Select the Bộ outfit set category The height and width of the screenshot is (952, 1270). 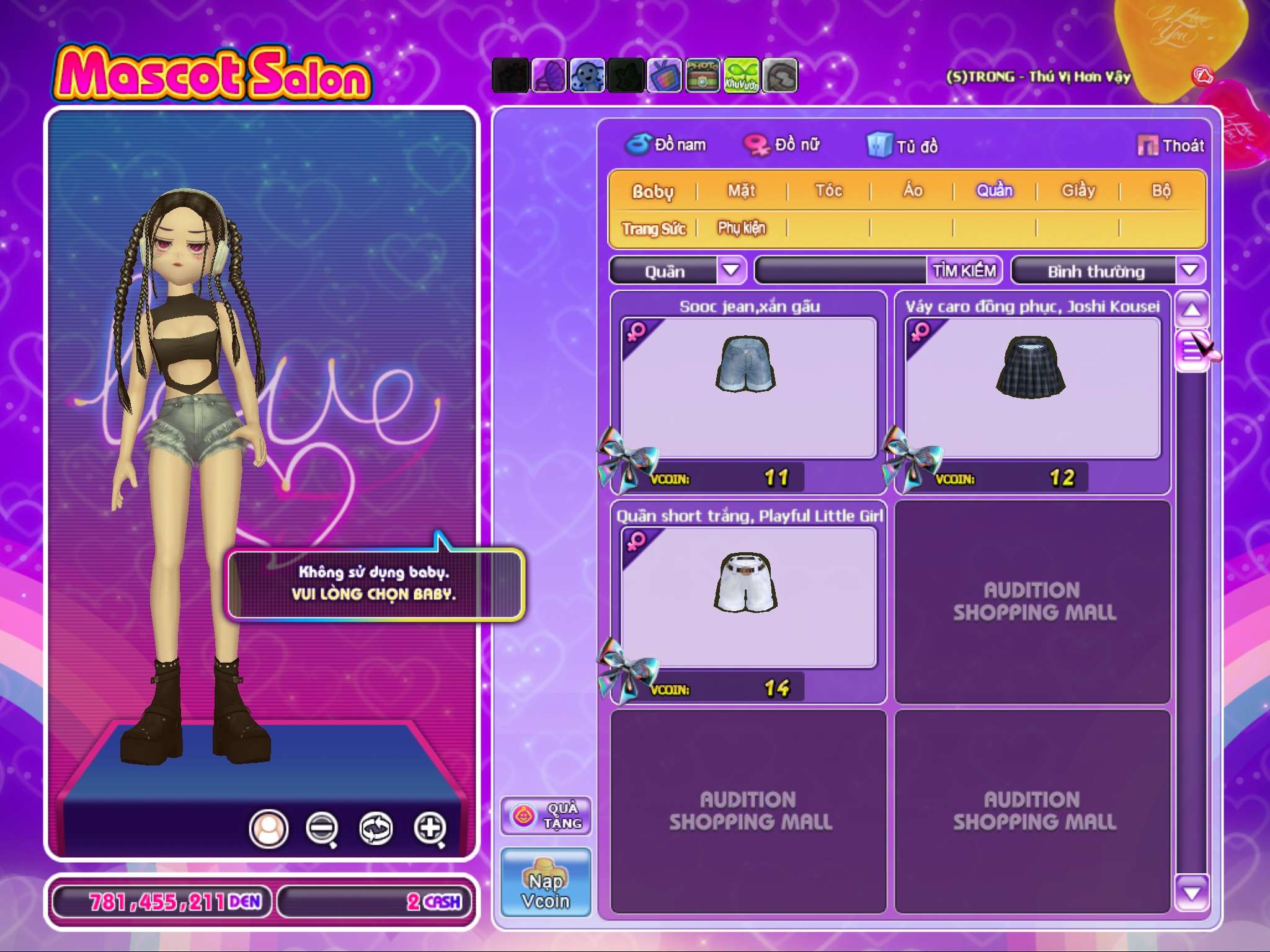tap(1161, 191)
